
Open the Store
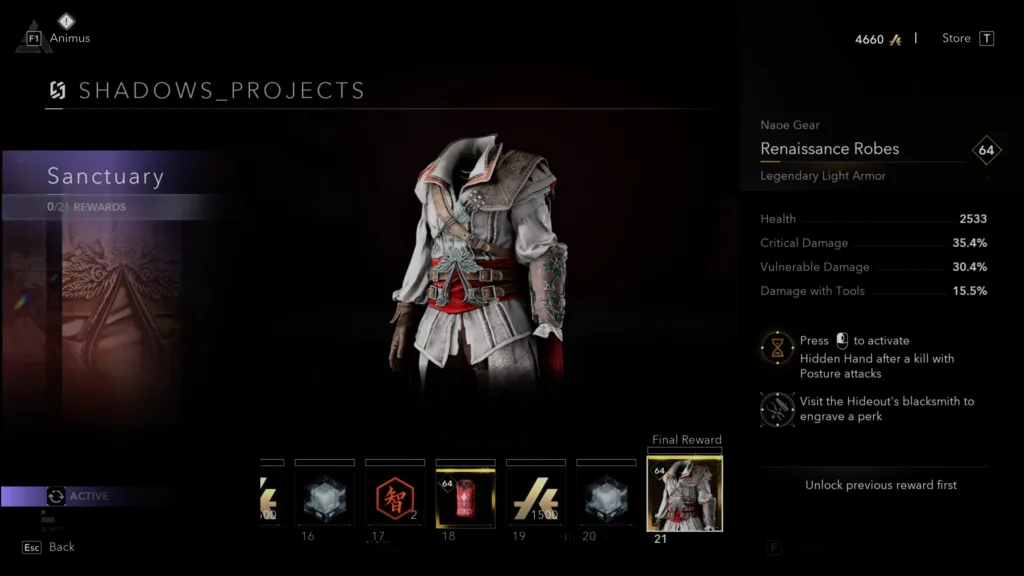tap(967, 39)
